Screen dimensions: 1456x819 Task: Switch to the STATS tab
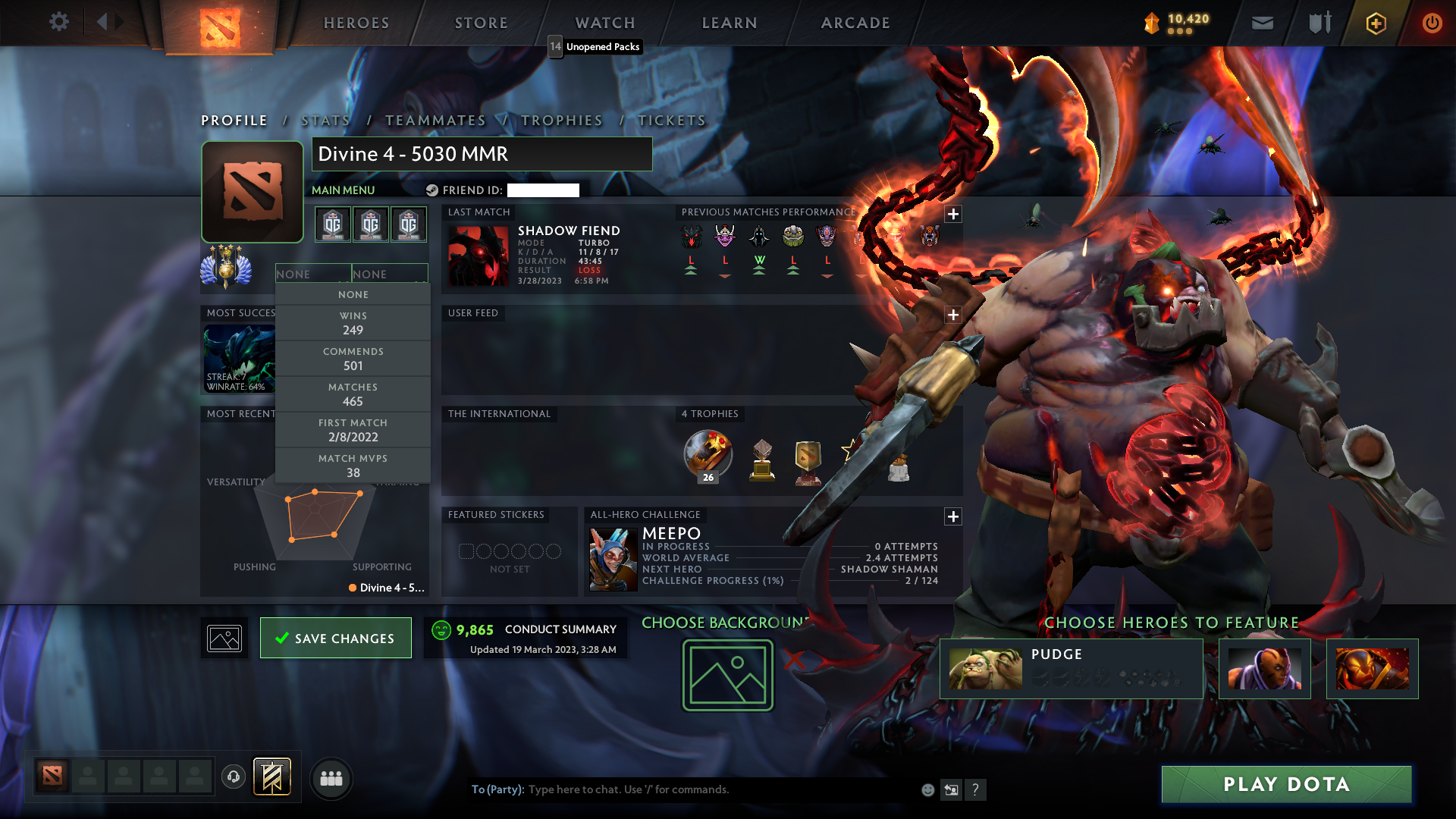(325, 120)
